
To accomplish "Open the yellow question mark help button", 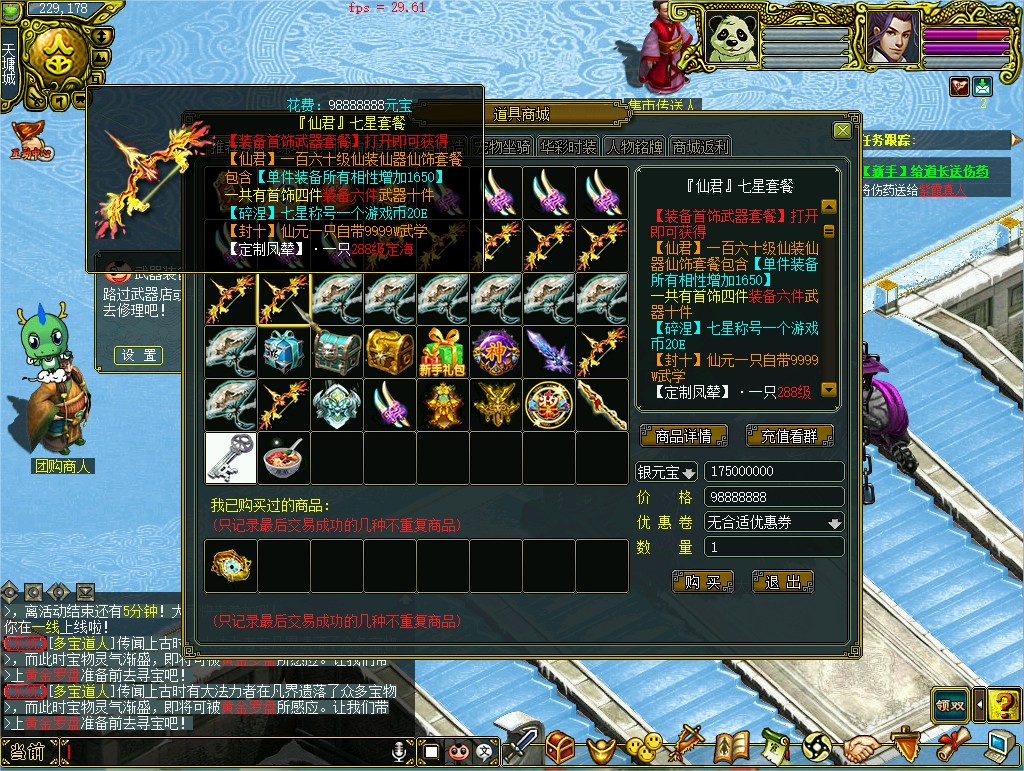I will tap(1003, 704).
